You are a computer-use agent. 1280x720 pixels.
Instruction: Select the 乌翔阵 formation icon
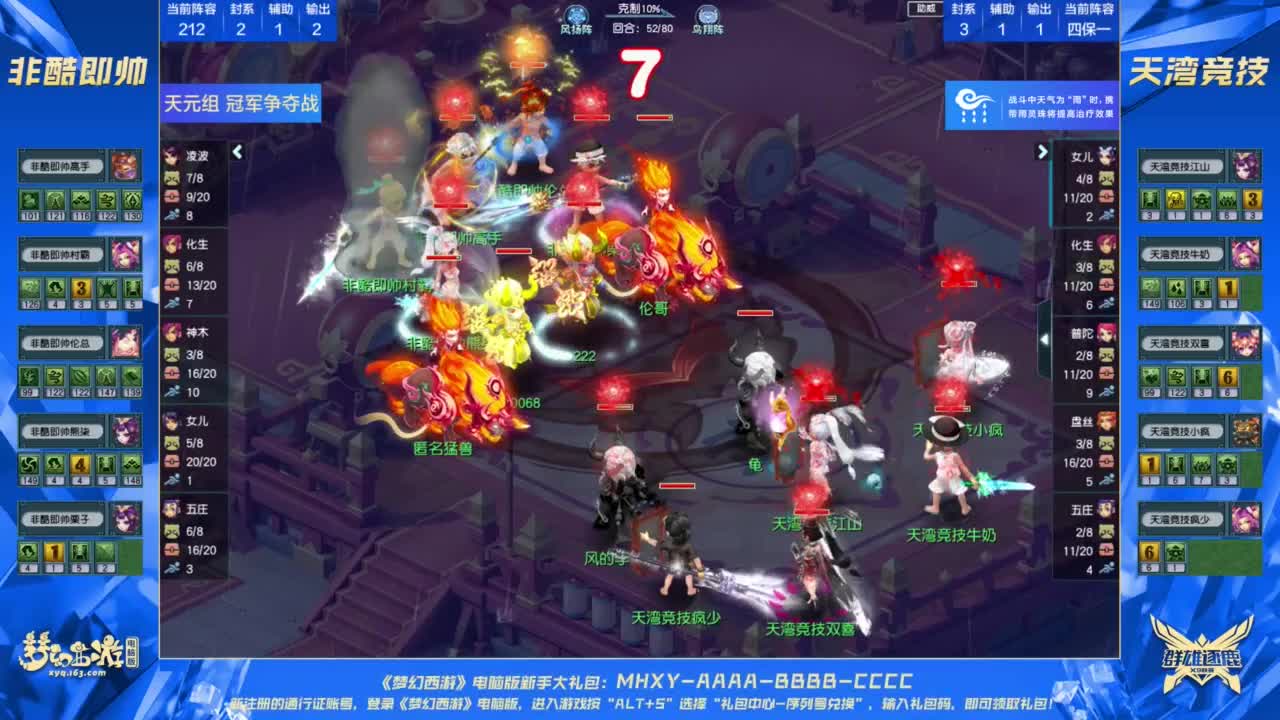tap(710, 14)
